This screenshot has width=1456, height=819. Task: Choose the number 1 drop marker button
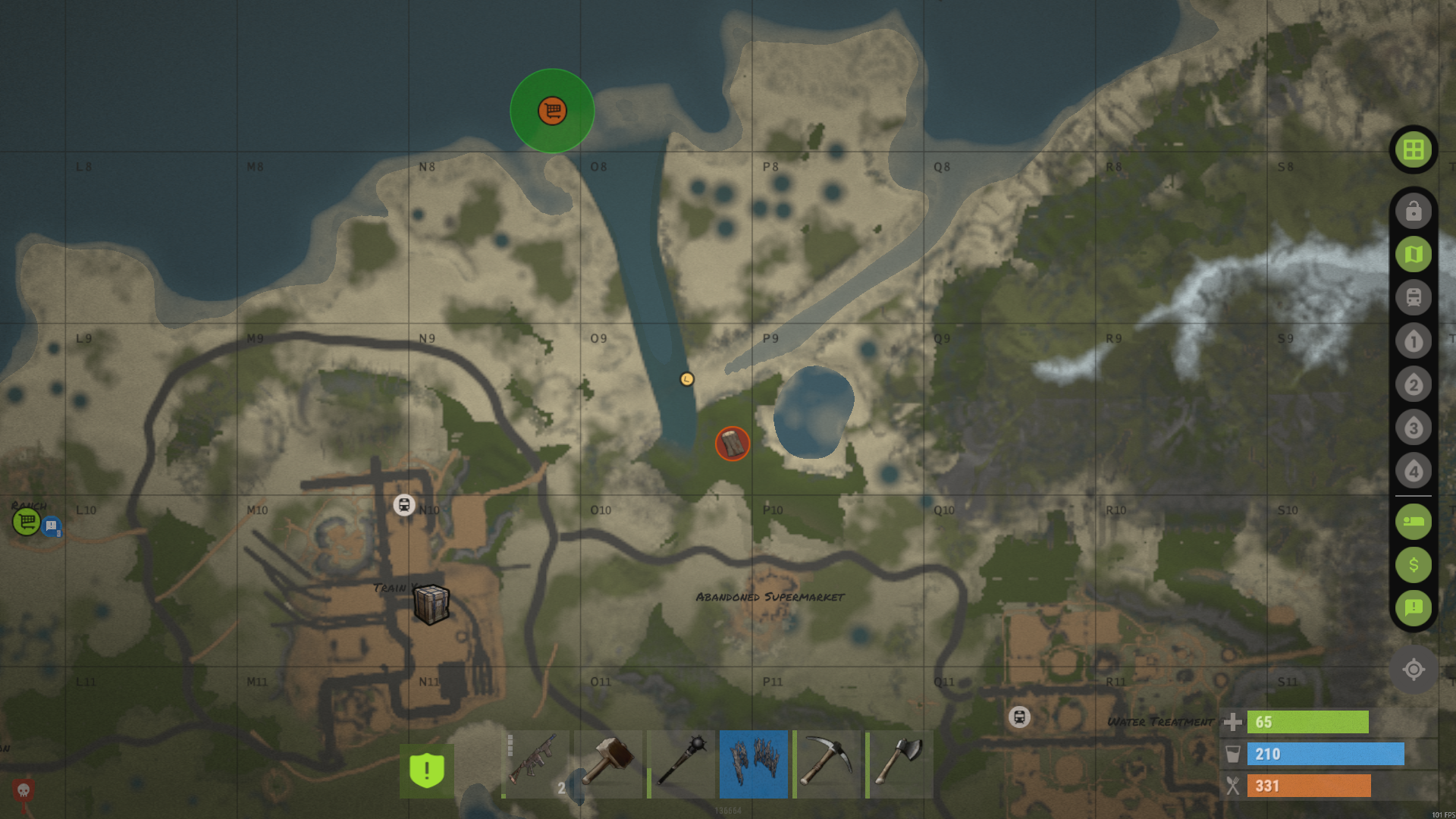click(x=1413, y=341)
